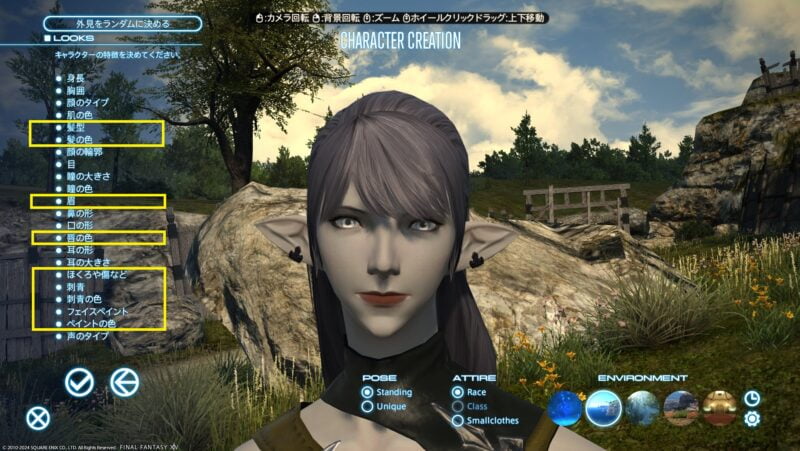Select the 眉 eyebrows option

click(x=71, y=201)
